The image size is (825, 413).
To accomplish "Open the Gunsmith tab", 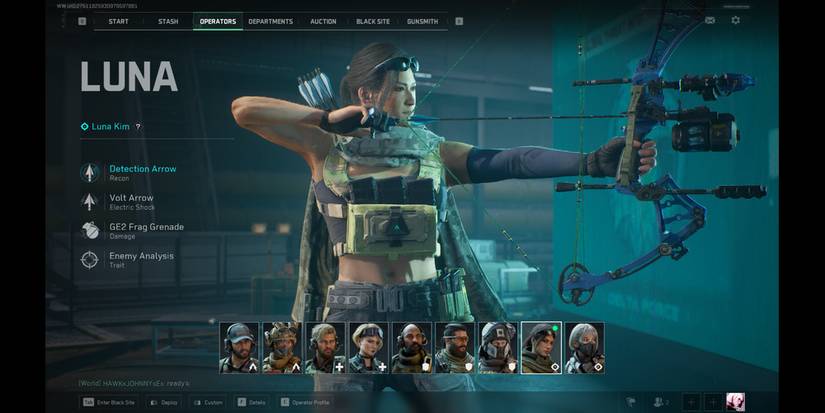I will tap(422, 21).
